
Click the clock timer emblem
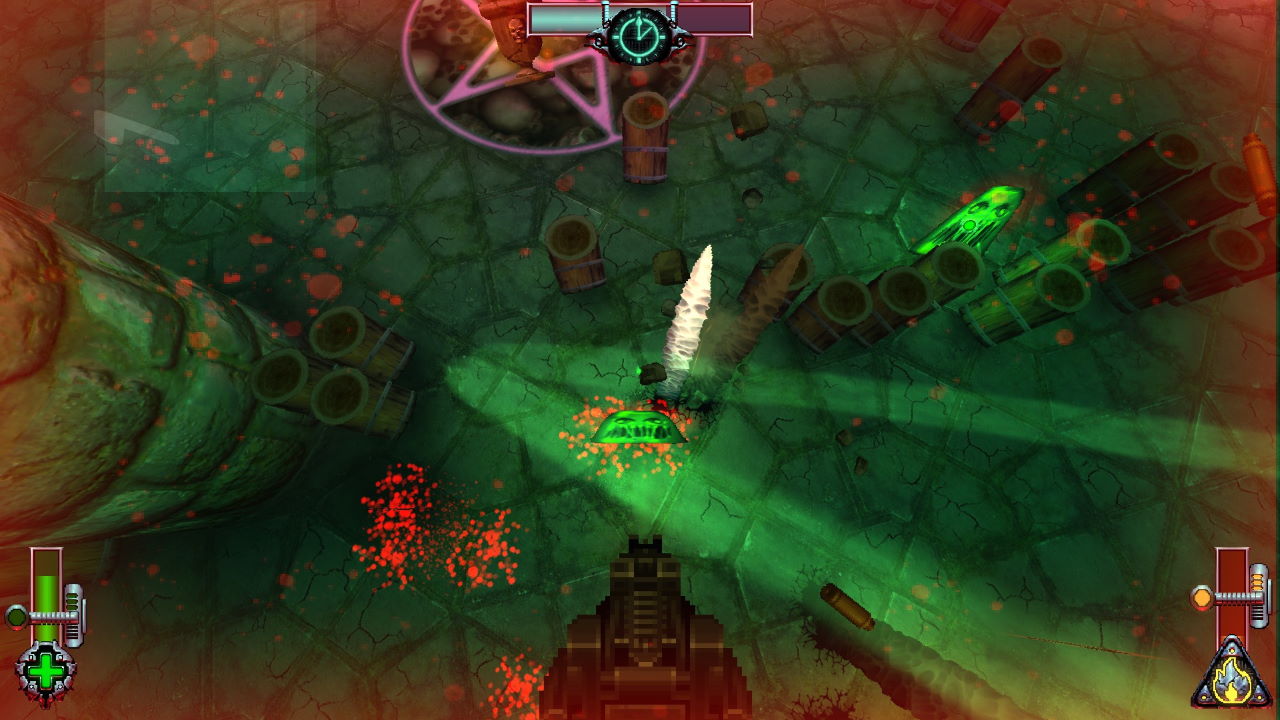tap(639, 35)
